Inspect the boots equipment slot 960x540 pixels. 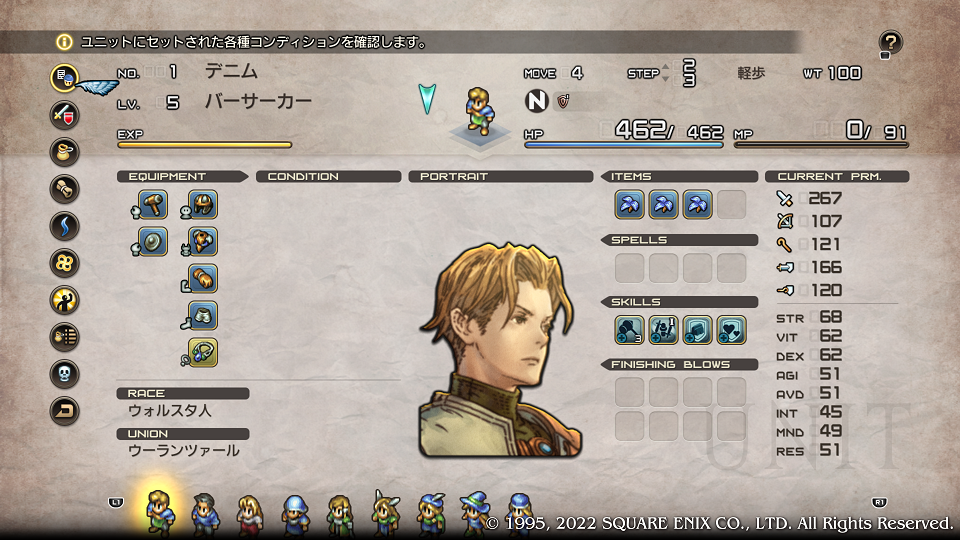click(x=203, y=316)
